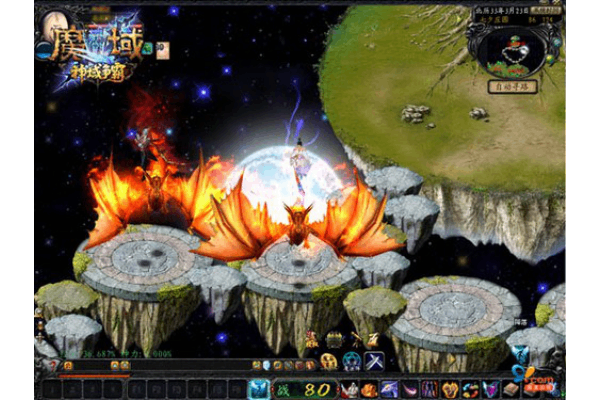
Task: Click the crossed swords icon
Action: coord(374,361)
